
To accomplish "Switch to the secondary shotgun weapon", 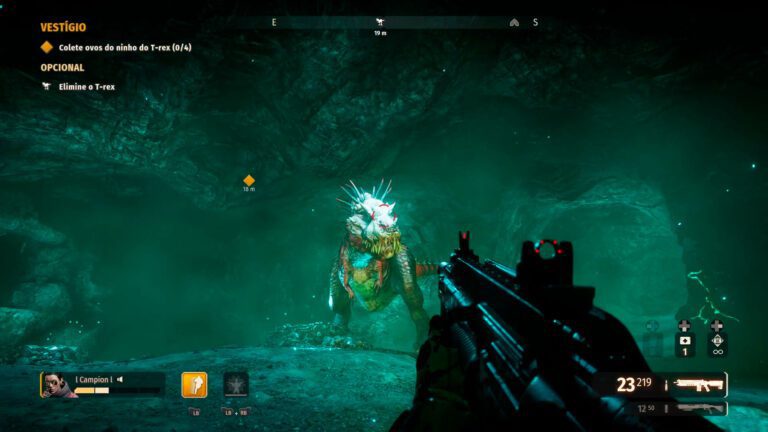I will pos(699,409).
